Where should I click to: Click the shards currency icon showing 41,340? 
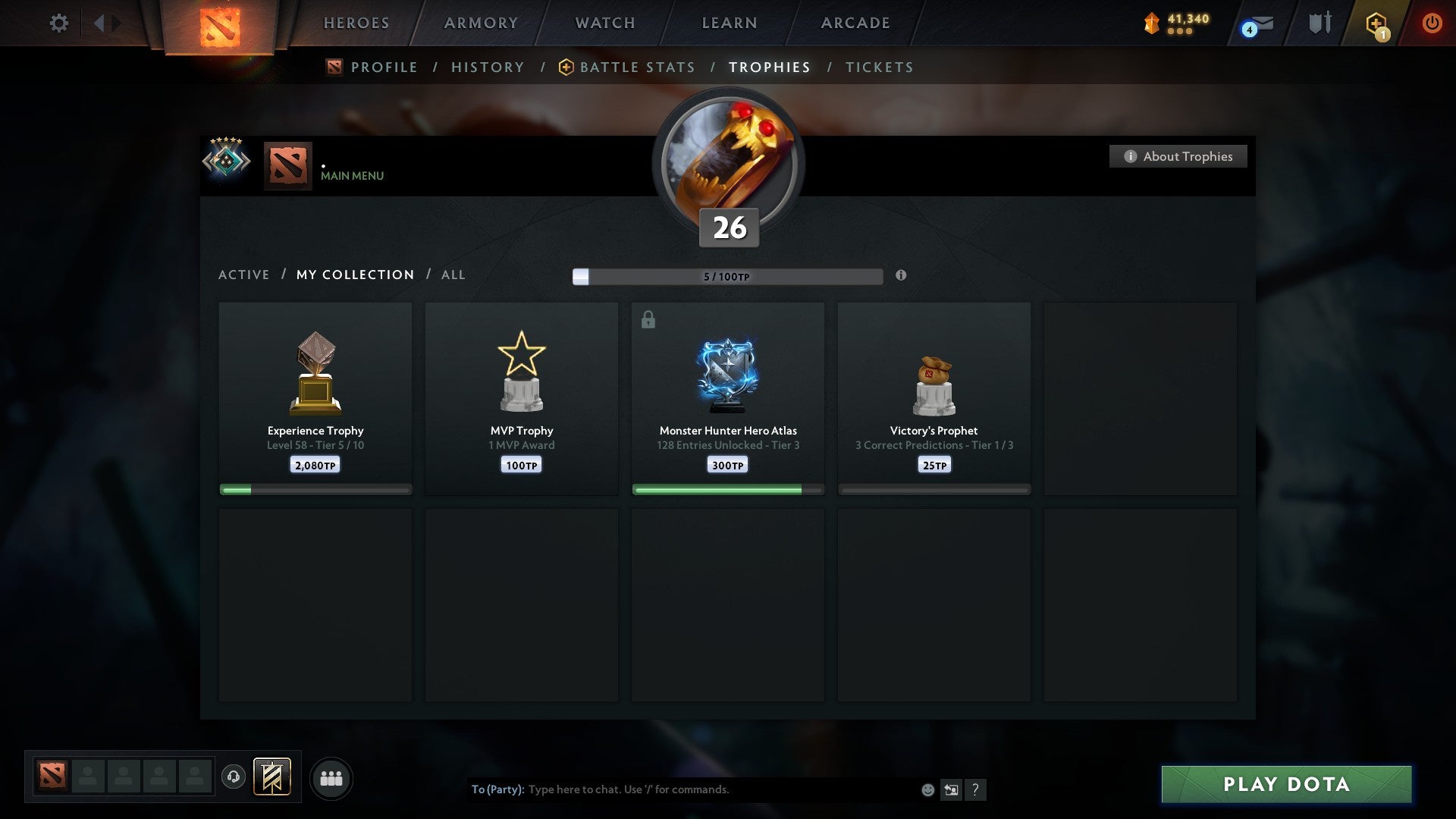coord(1152,23)
